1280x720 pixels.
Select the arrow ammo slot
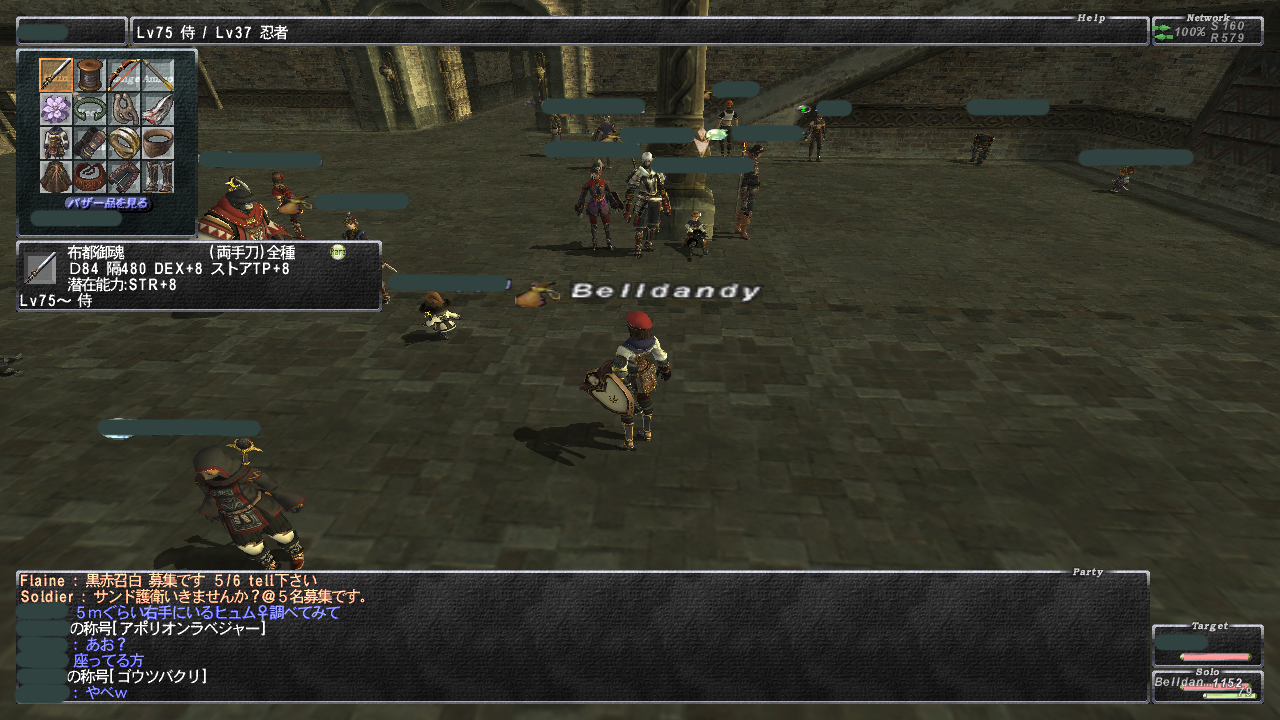(x=157, y=75)
